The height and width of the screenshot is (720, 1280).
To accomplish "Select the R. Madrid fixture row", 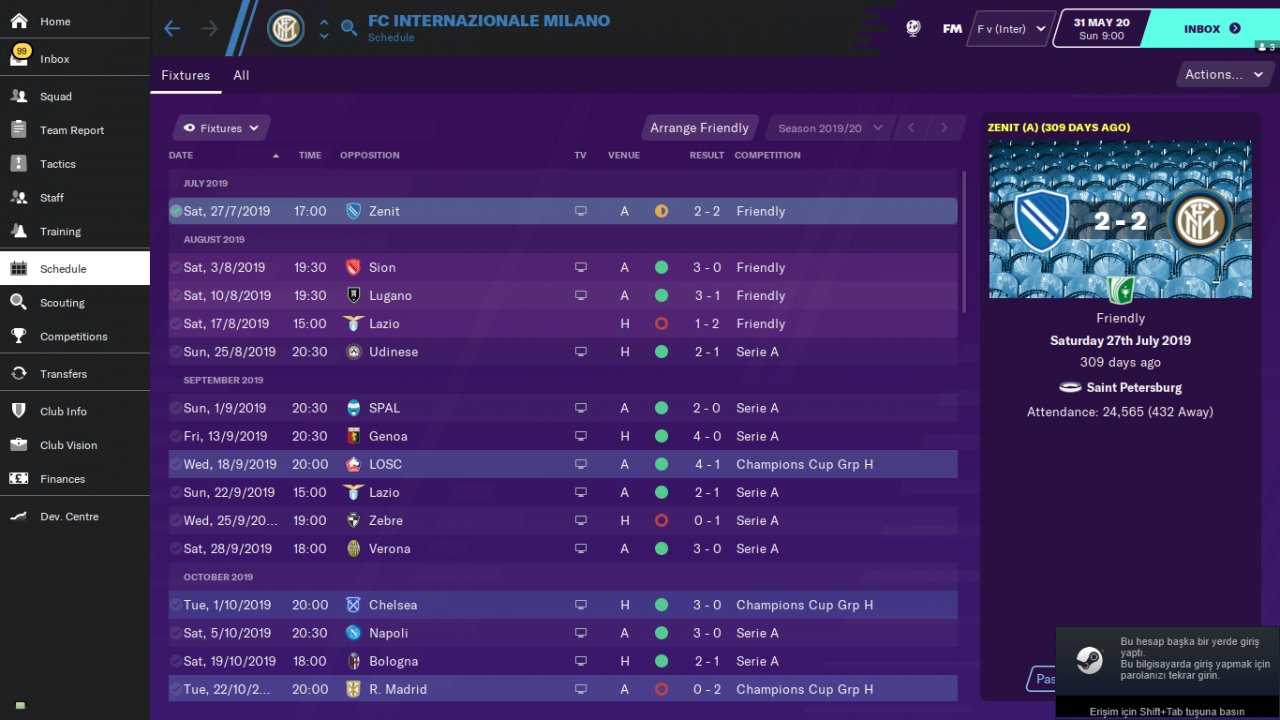I will [560, 689].
